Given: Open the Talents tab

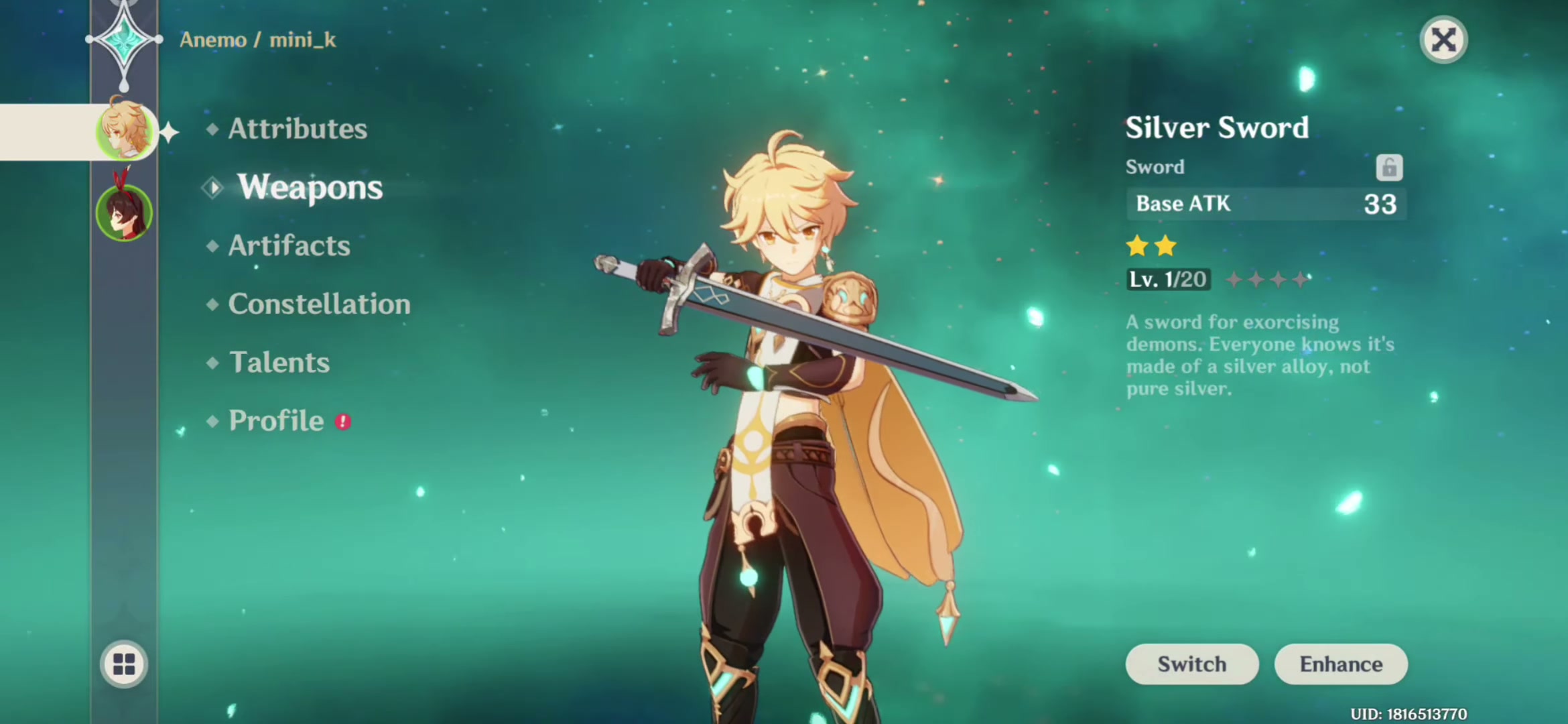Looking at the screenshot, I should 279,363.
